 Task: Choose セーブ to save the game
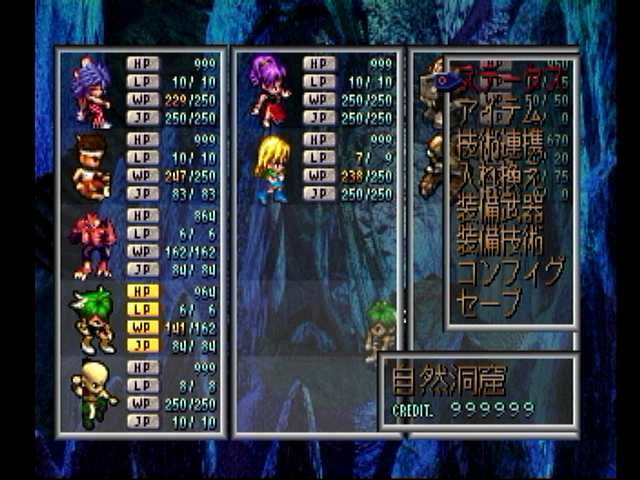coord(490,302)
